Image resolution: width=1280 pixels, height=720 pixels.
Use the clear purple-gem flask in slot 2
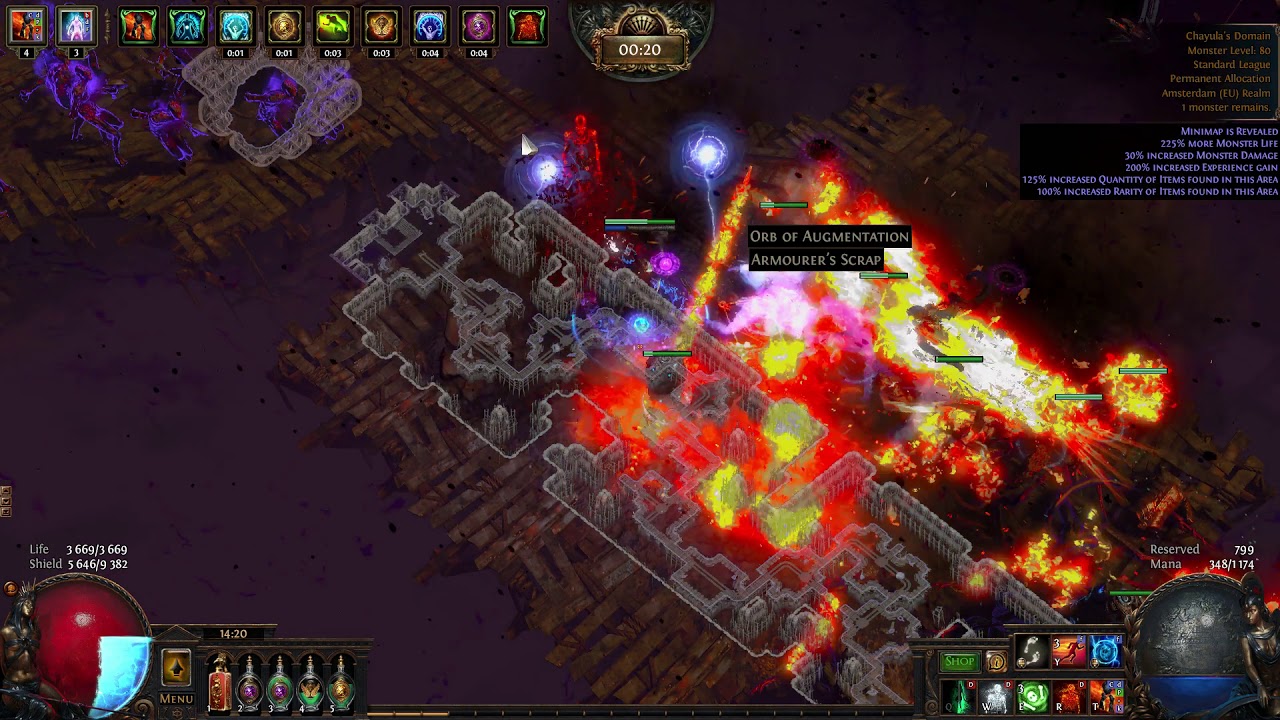(249, 684)
